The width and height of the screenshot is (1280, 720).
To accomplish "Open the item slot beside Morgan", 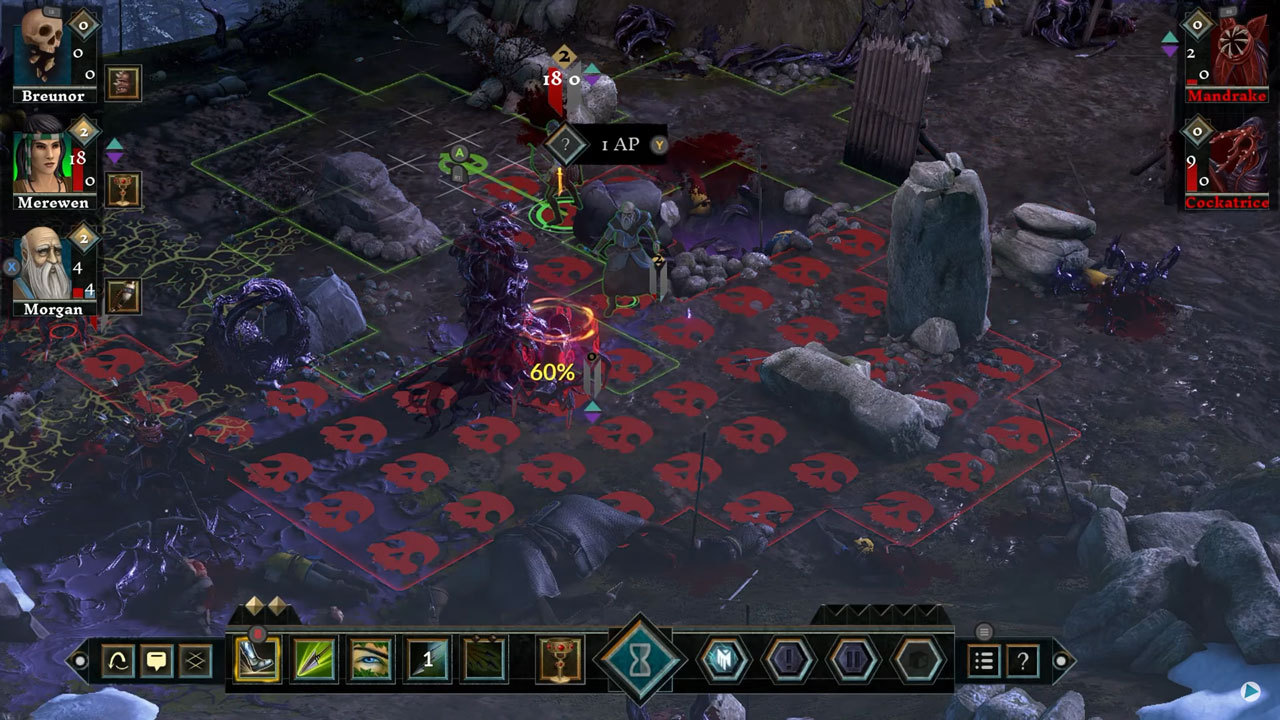I will (x=123, y=296).
